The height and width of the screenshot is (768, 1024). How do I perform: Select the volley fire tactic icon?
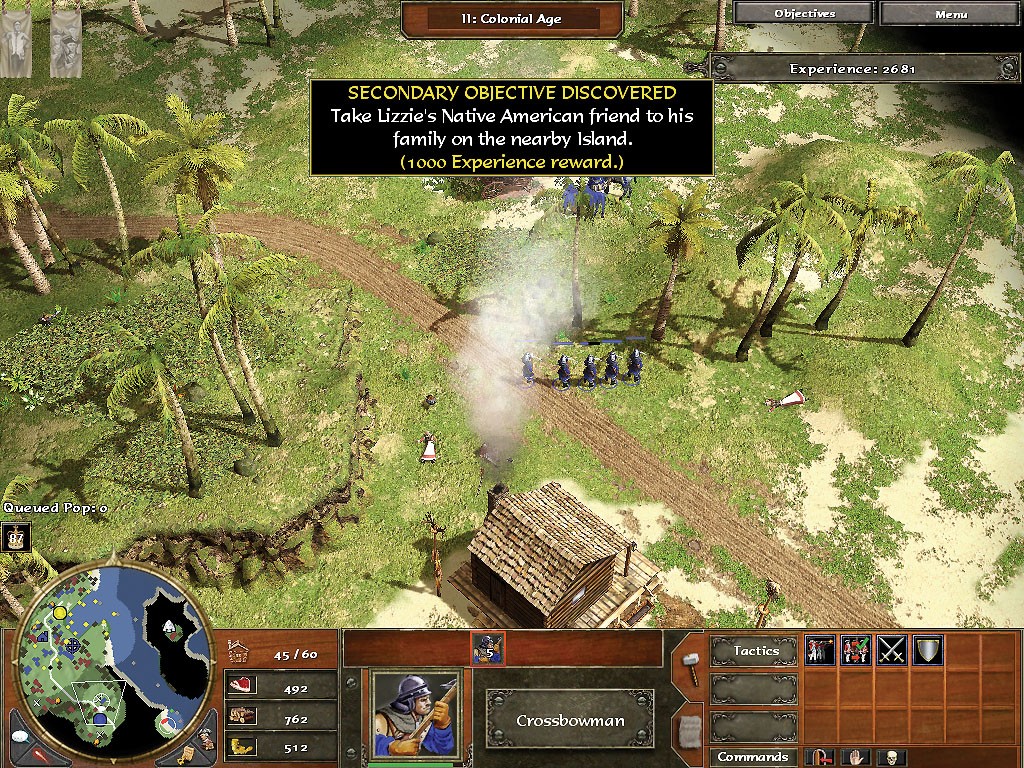[821, 651]
